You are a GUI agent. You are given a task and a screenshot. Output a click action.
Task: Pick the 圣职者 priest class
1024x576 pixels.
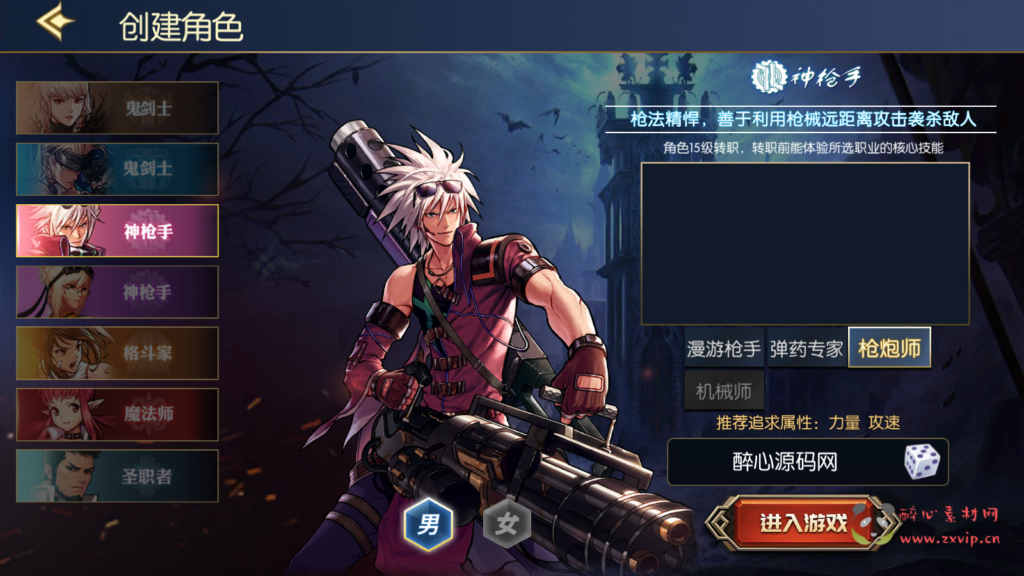(117, 476)
